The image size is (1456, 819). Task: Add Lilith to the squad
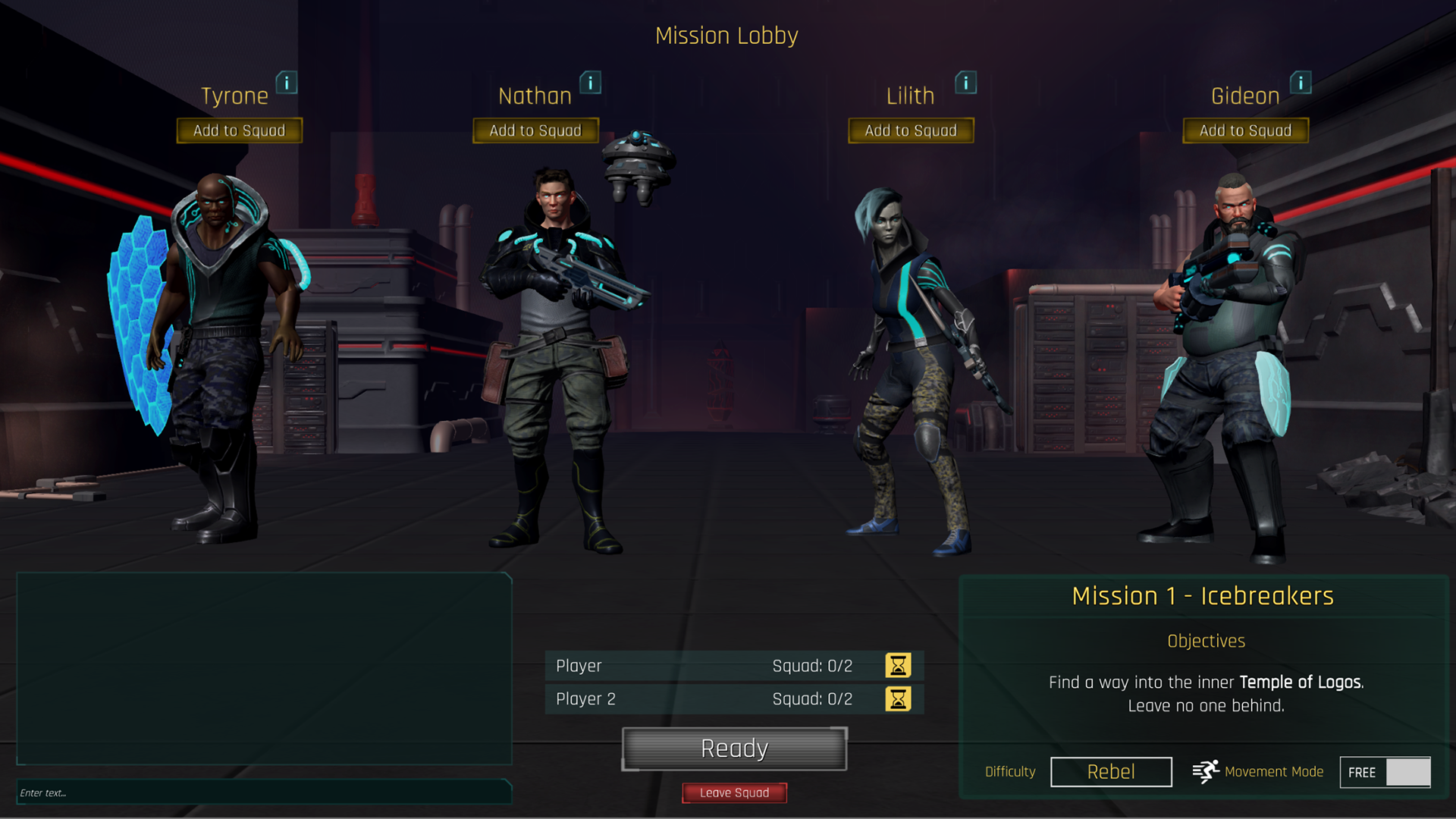point(910,130)
